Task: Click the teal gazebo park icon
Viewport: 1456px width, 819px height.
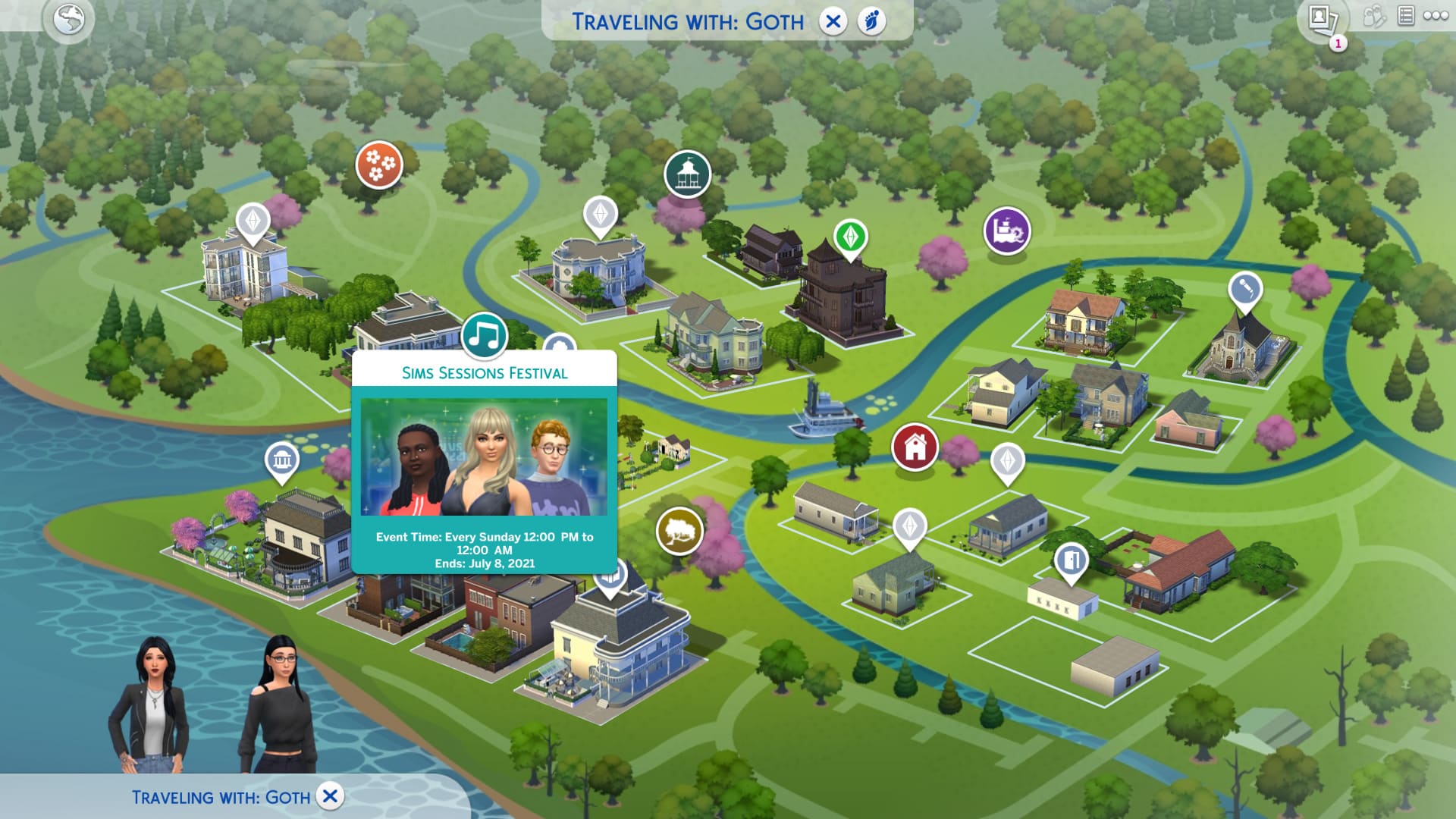Action: pos(686,173)
